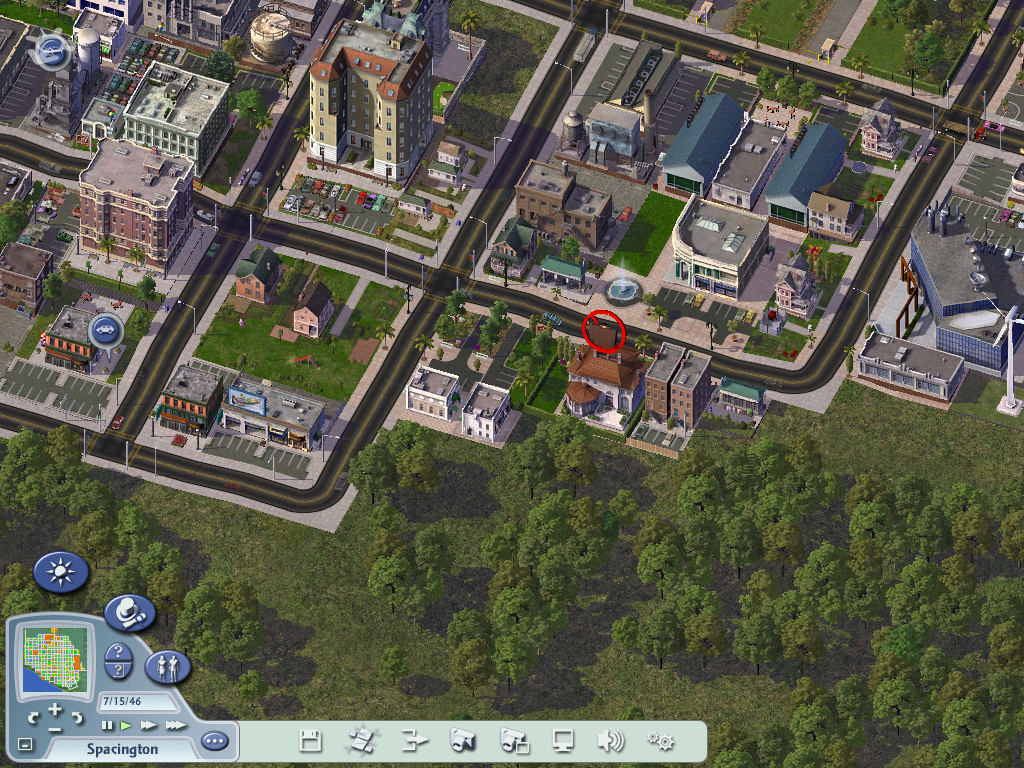Set simulation to normal play speed
Image resolution: width=1024 pixels, height=768 pixels.
126,725
